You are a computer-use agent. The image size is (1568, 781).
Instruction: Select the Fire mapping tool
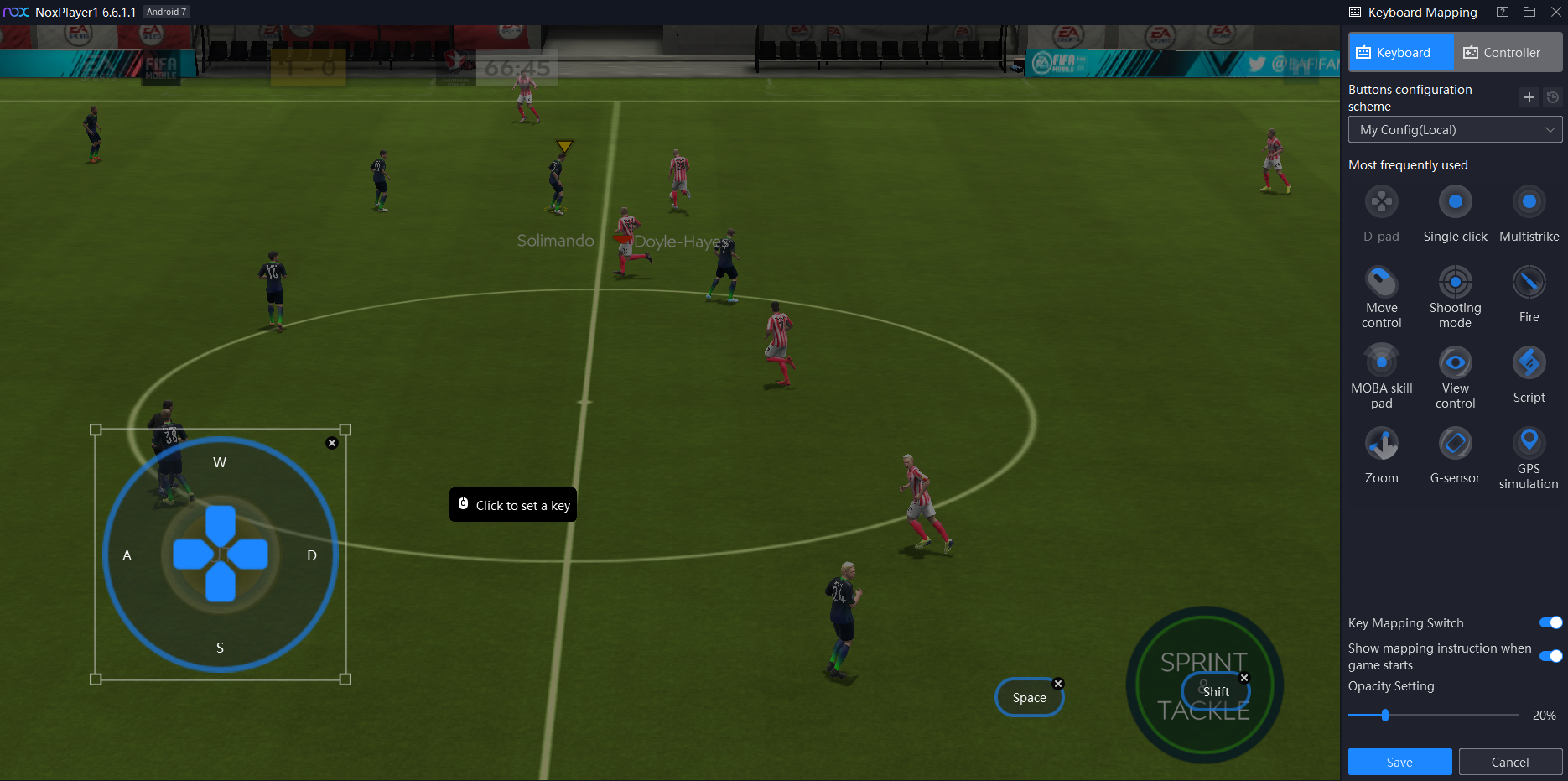[1529, 282]
